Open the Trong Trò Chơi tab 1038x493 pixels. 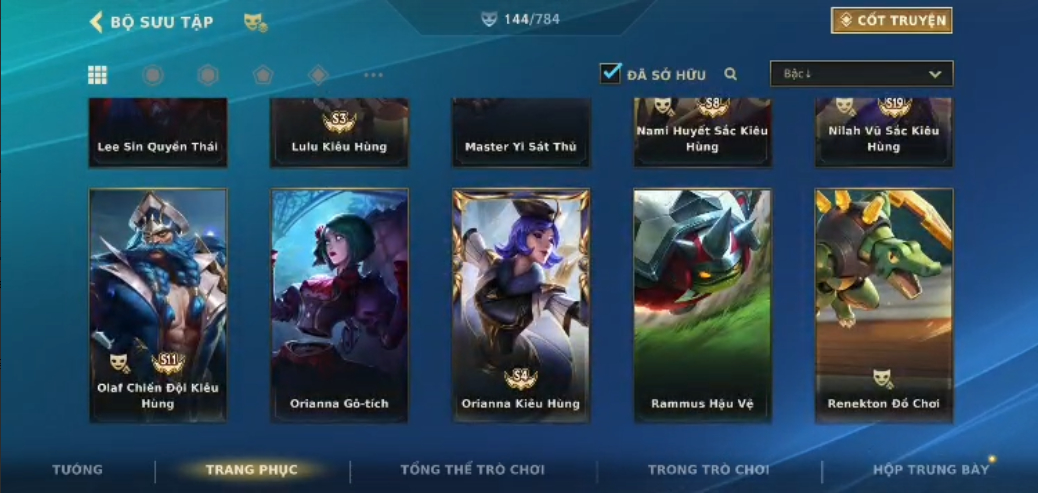[x=708, y=470]
